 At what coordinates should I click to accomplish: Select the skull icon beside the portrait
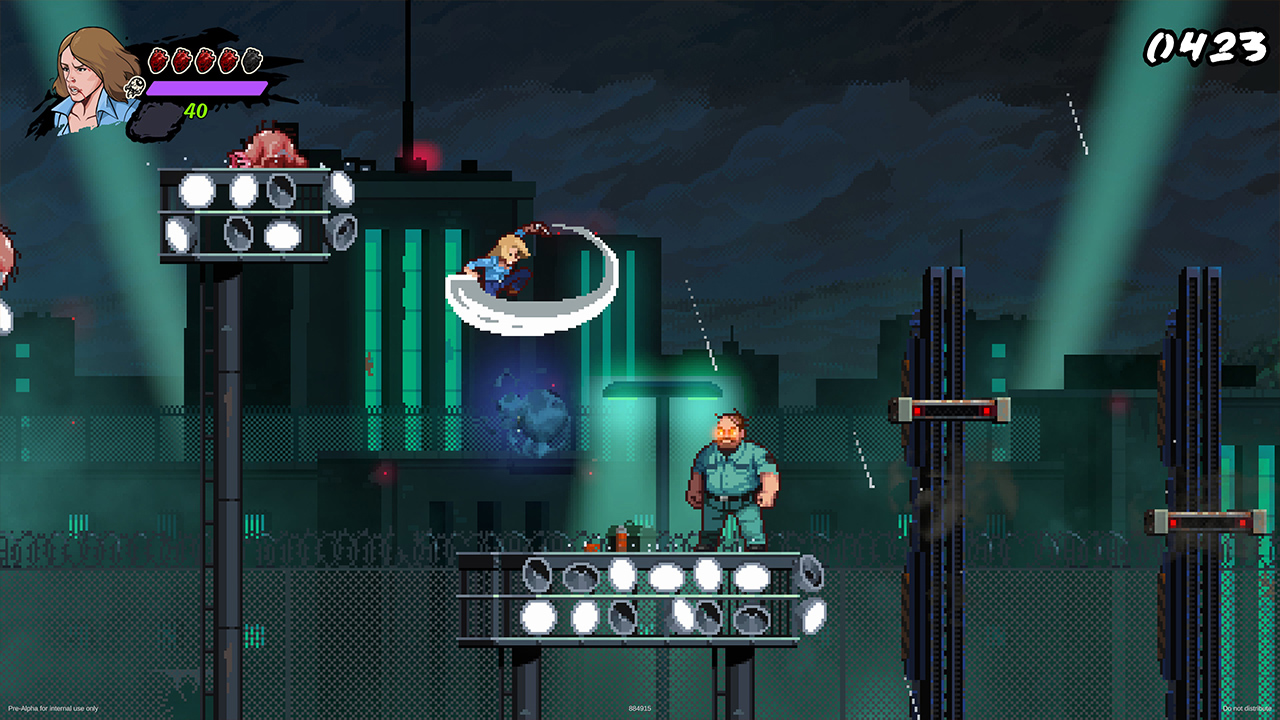pos(135,87)
